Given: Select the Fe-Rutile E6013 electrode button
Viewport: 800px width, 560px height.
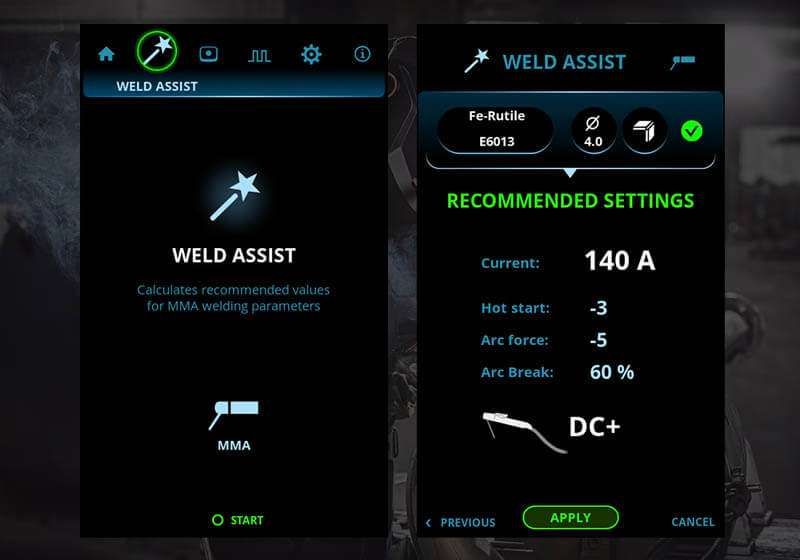Looking at the screenshot, I should 496,130.
